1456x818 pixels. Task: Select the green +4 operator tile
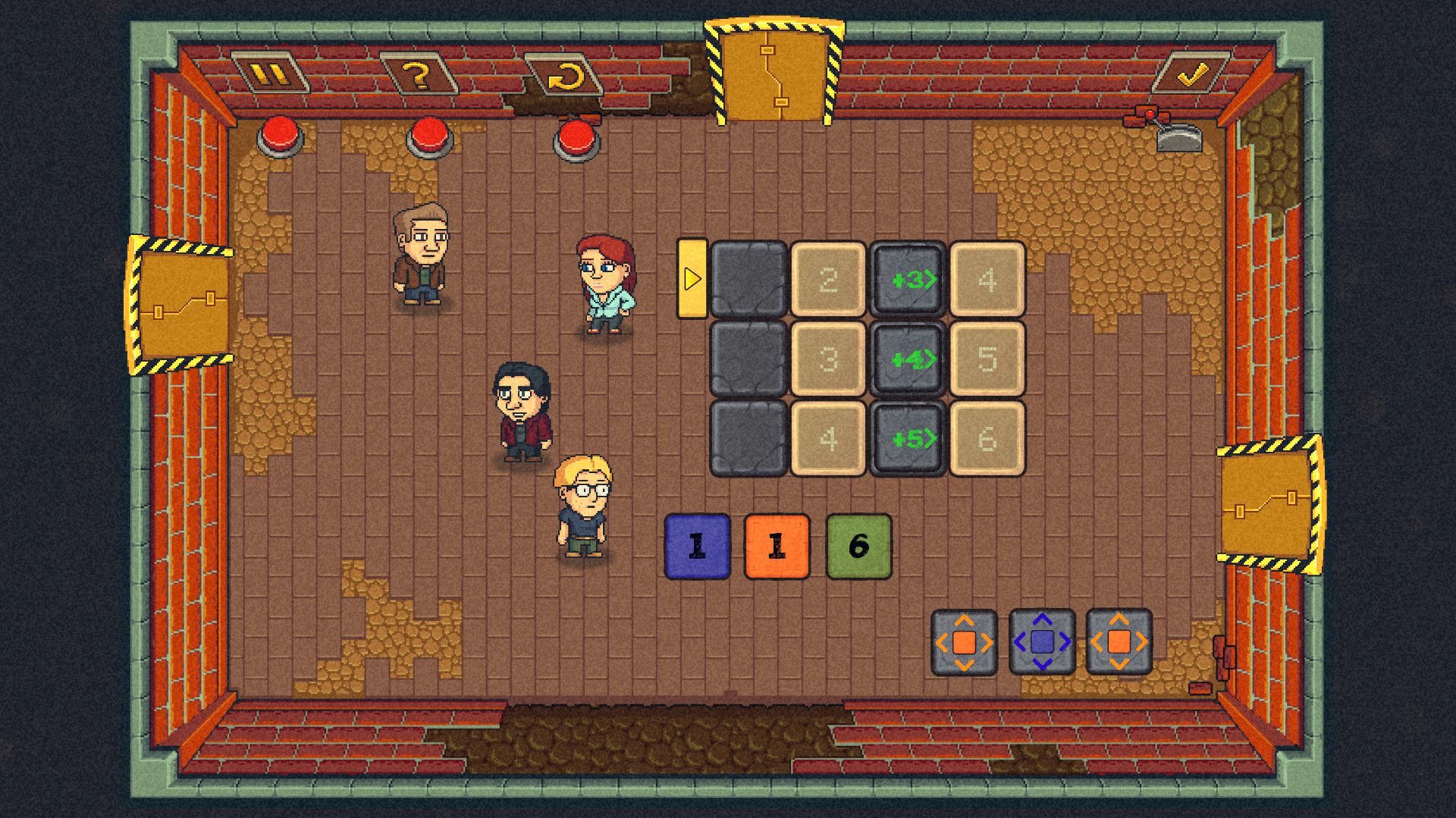[908, 359]
